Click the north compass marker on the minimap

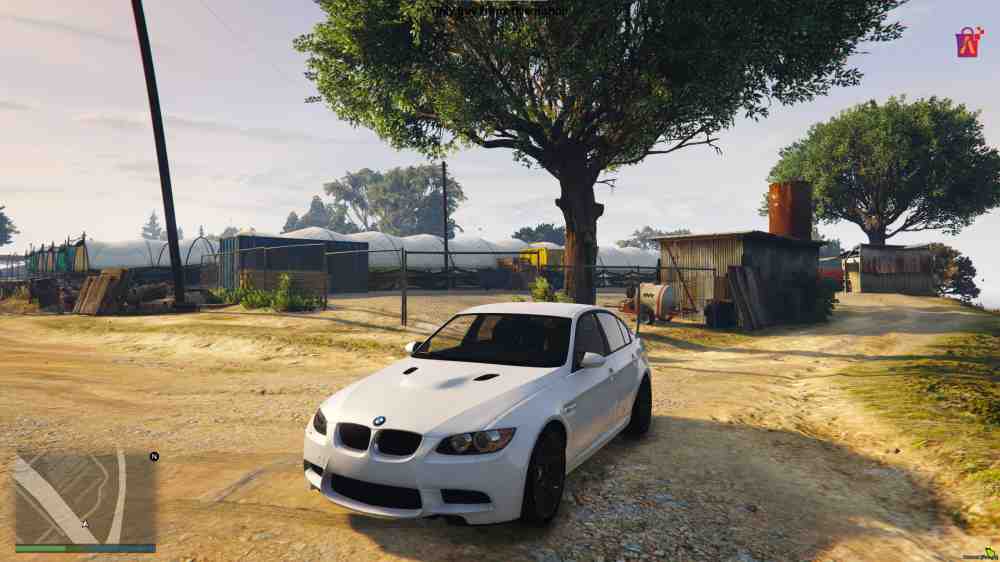tap(154, 456)
